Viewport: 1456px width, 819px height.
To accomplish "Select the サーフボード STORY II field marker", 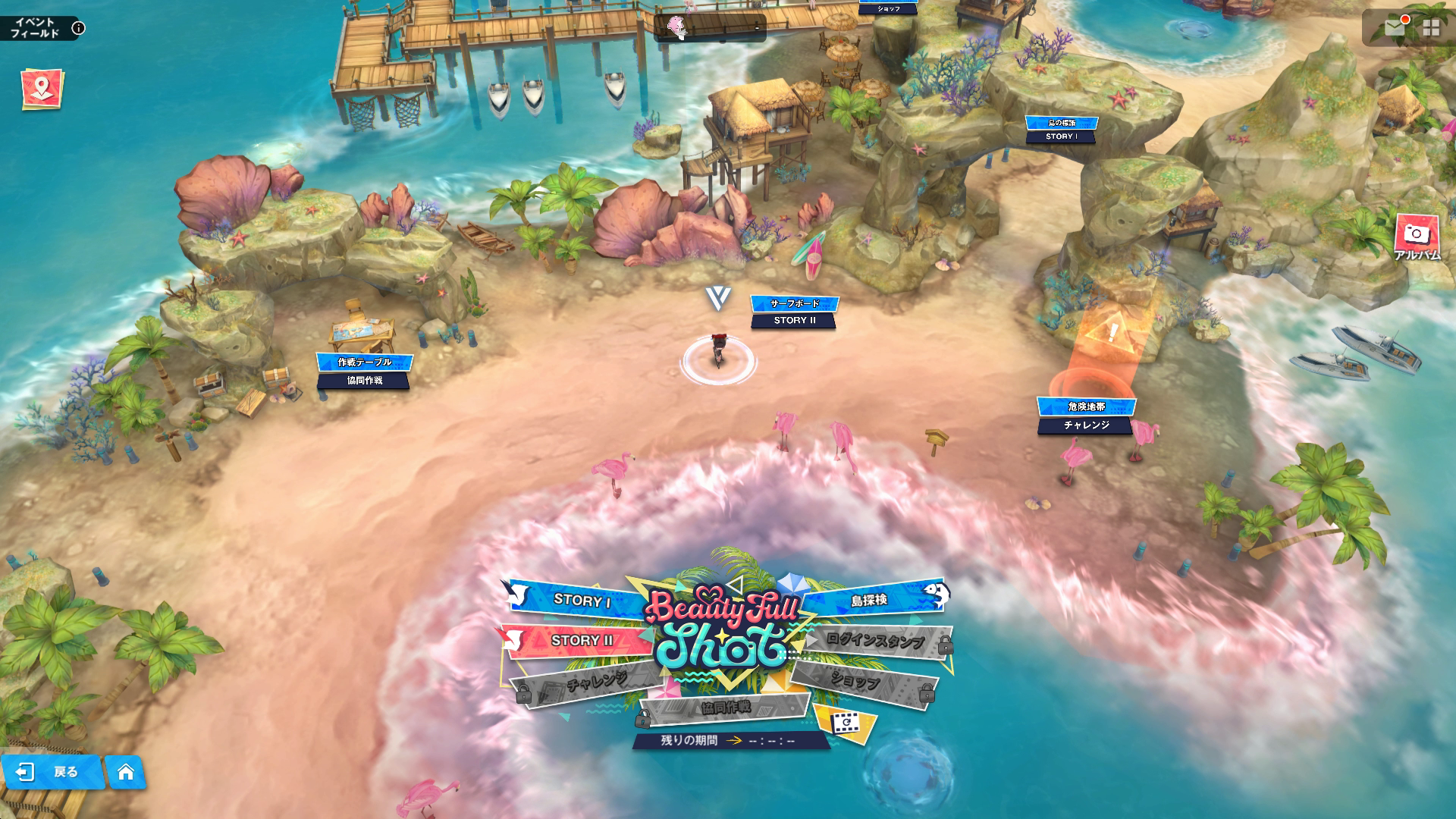I will click(x=794, y=312).
